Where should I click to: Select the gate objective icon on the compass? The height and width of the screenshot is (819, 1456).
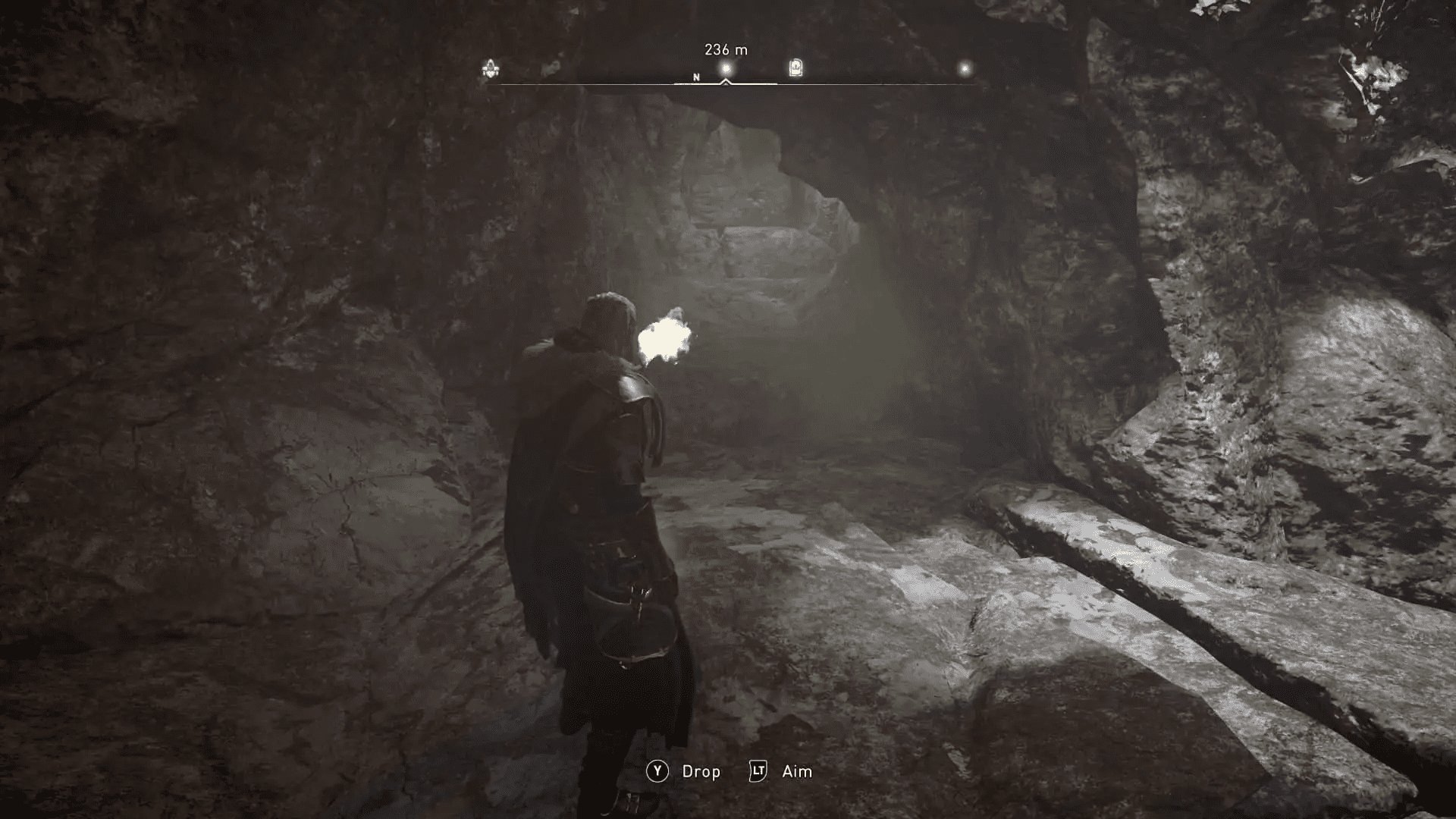[794, 67]
